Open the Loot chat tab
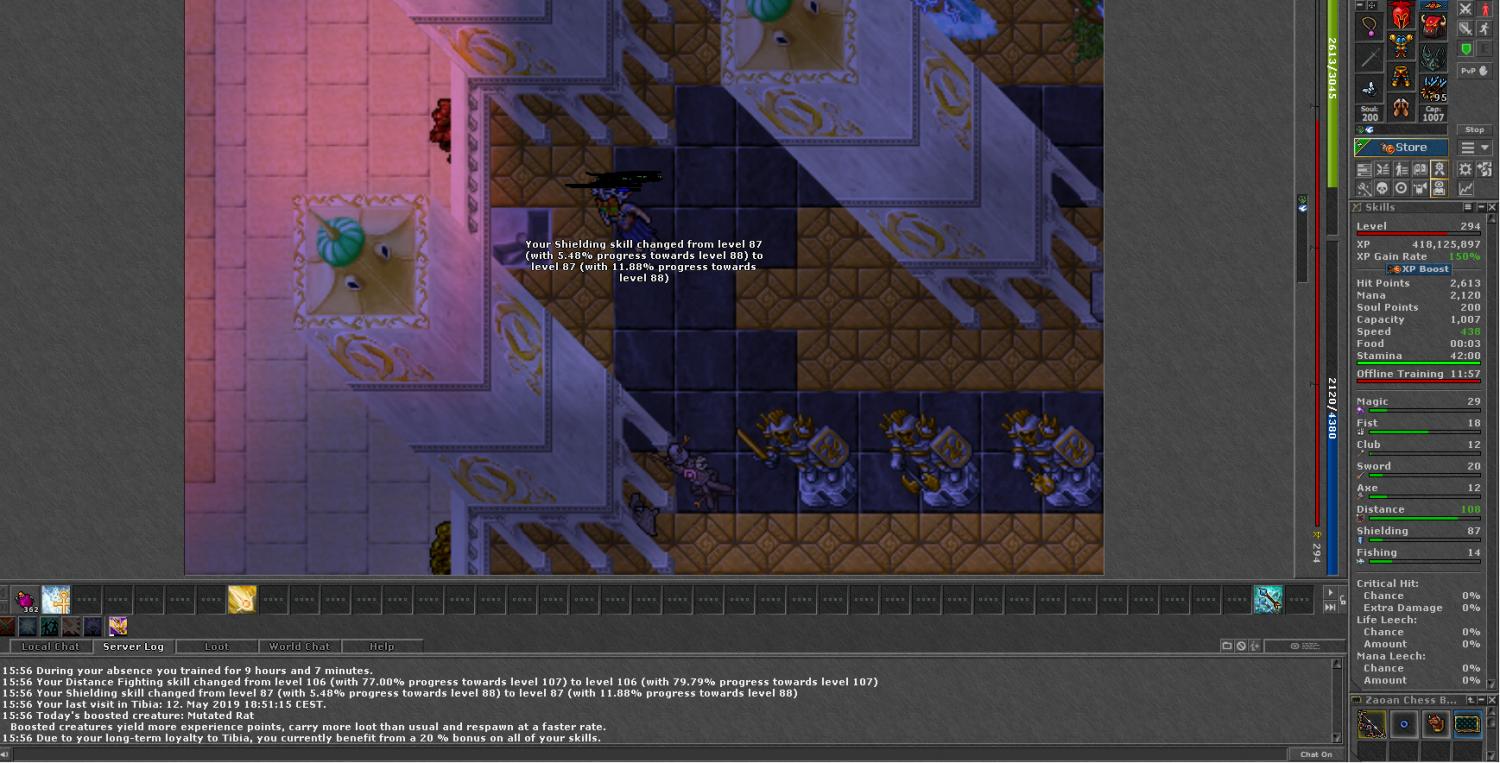Screen dimensions: 1500x763 216,647
